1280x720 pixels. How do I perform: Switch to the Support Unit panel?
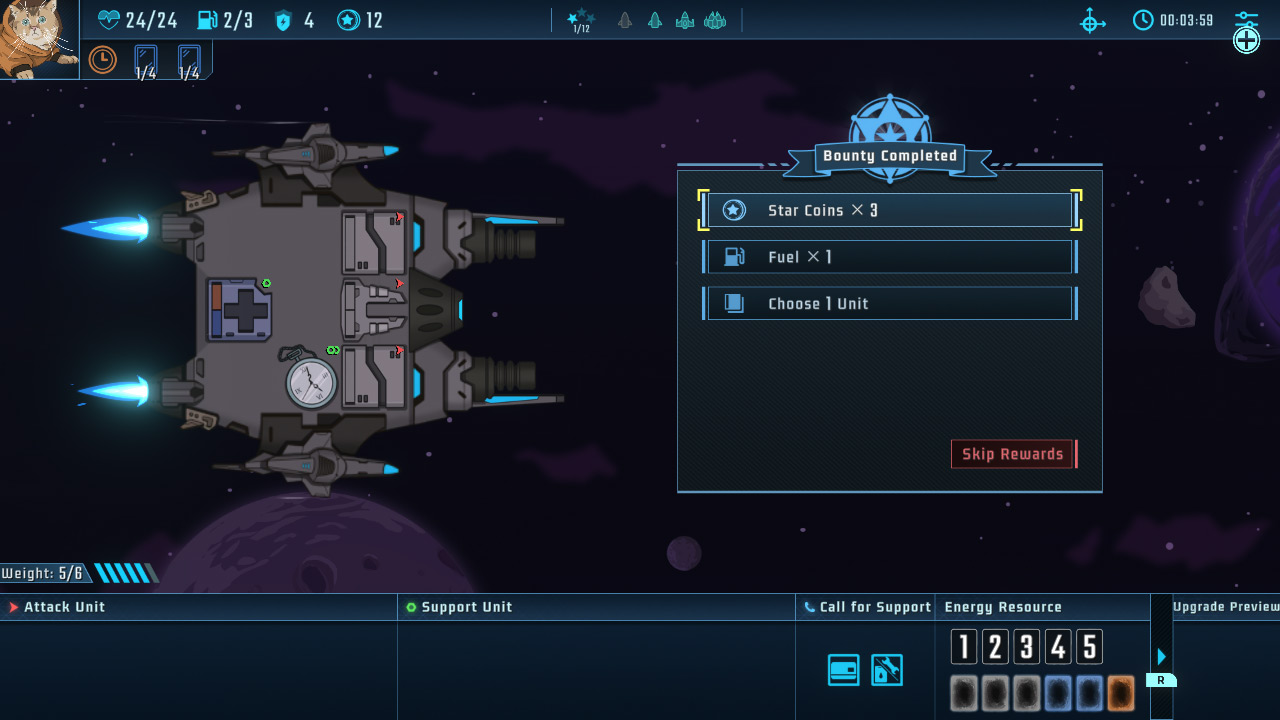[468, 606]
